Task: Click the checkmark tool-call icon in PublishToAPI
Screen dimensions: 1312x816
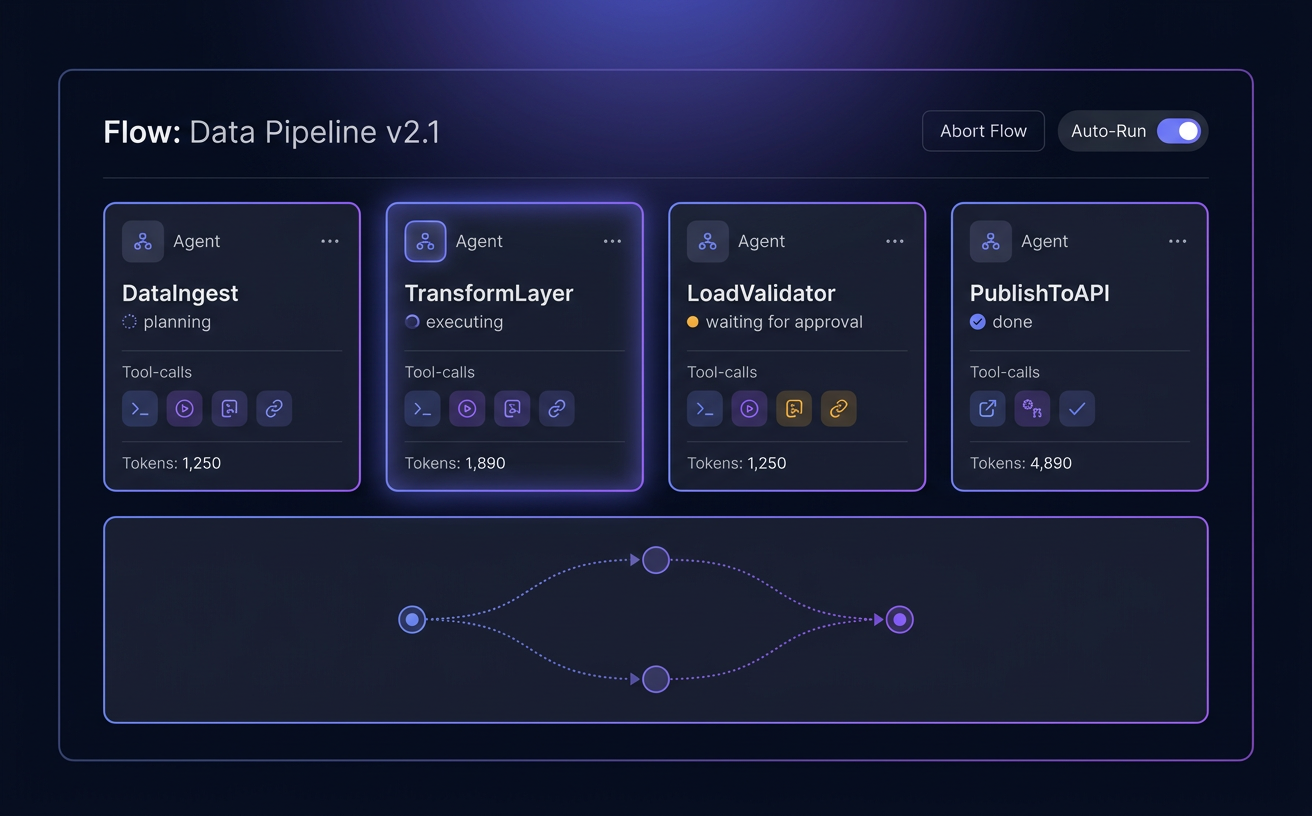Action: 1077,408
